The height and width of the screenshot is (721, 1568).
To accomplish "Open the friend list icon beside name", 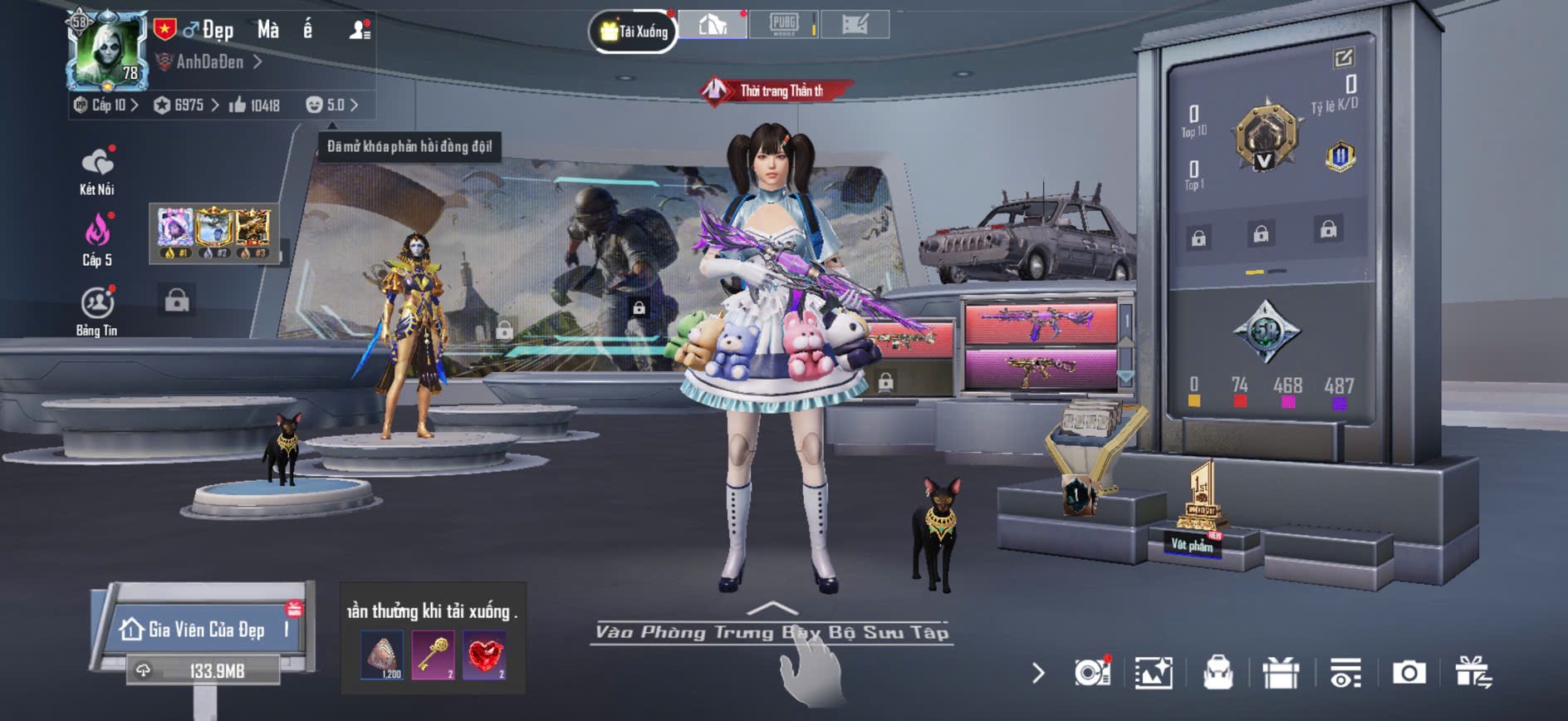I will pyautogui.click(x=360, y=31).
